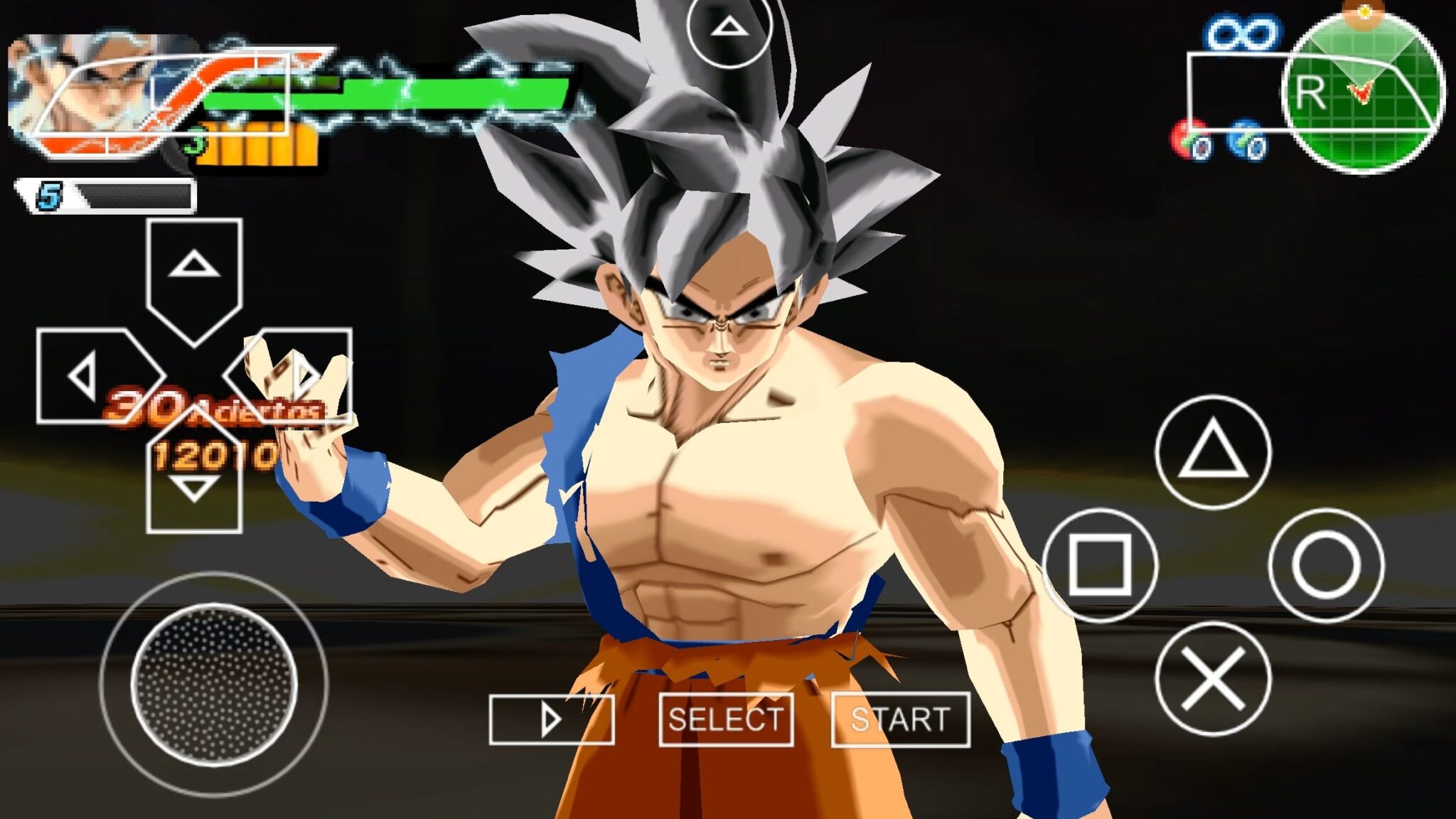Tap the D-pad right arrow
This screenshot has width=1456, height=819.
point(299,375)
